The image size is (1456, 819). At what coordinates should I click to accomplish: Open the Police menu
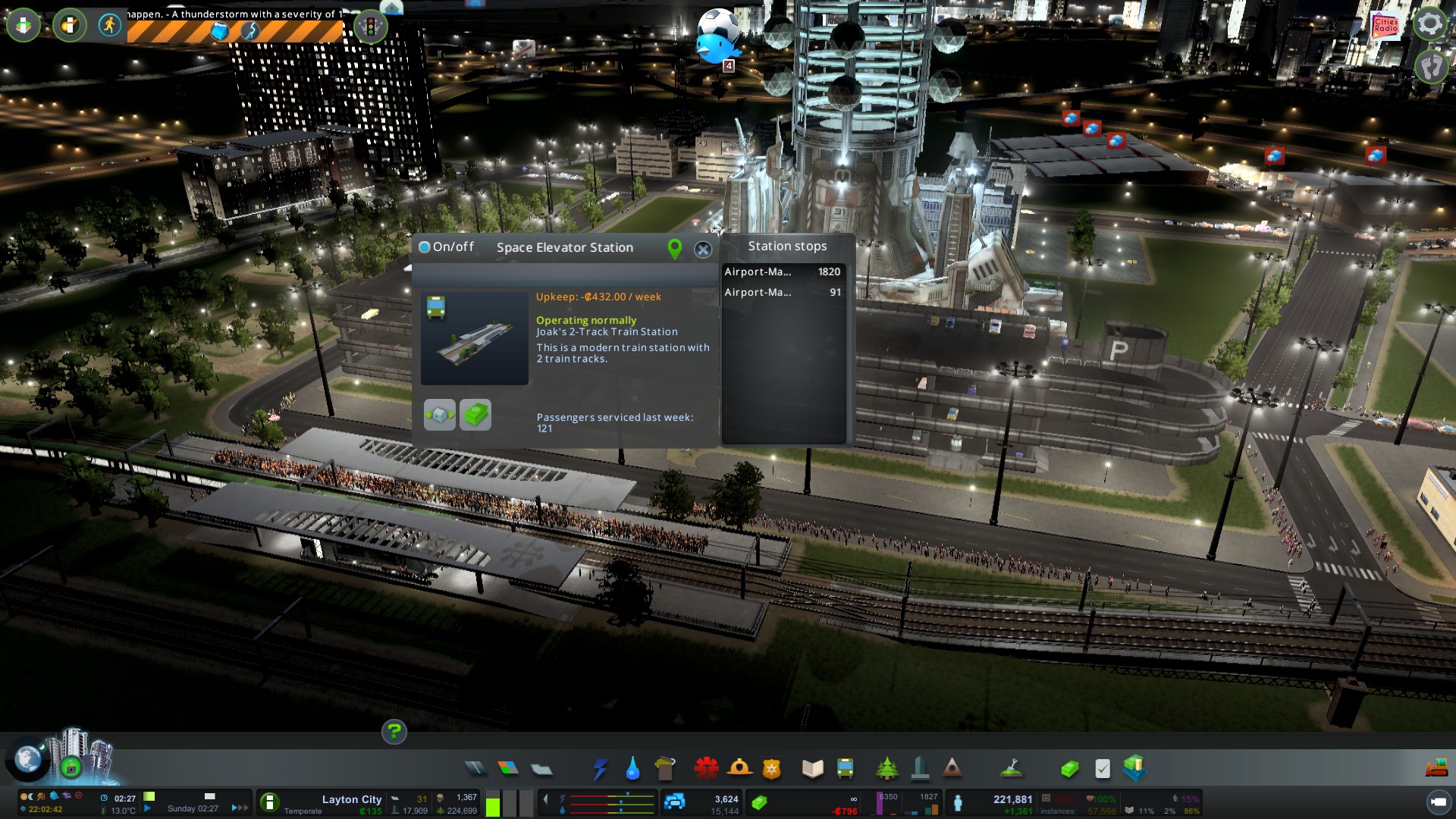click(x=771, y=769)
